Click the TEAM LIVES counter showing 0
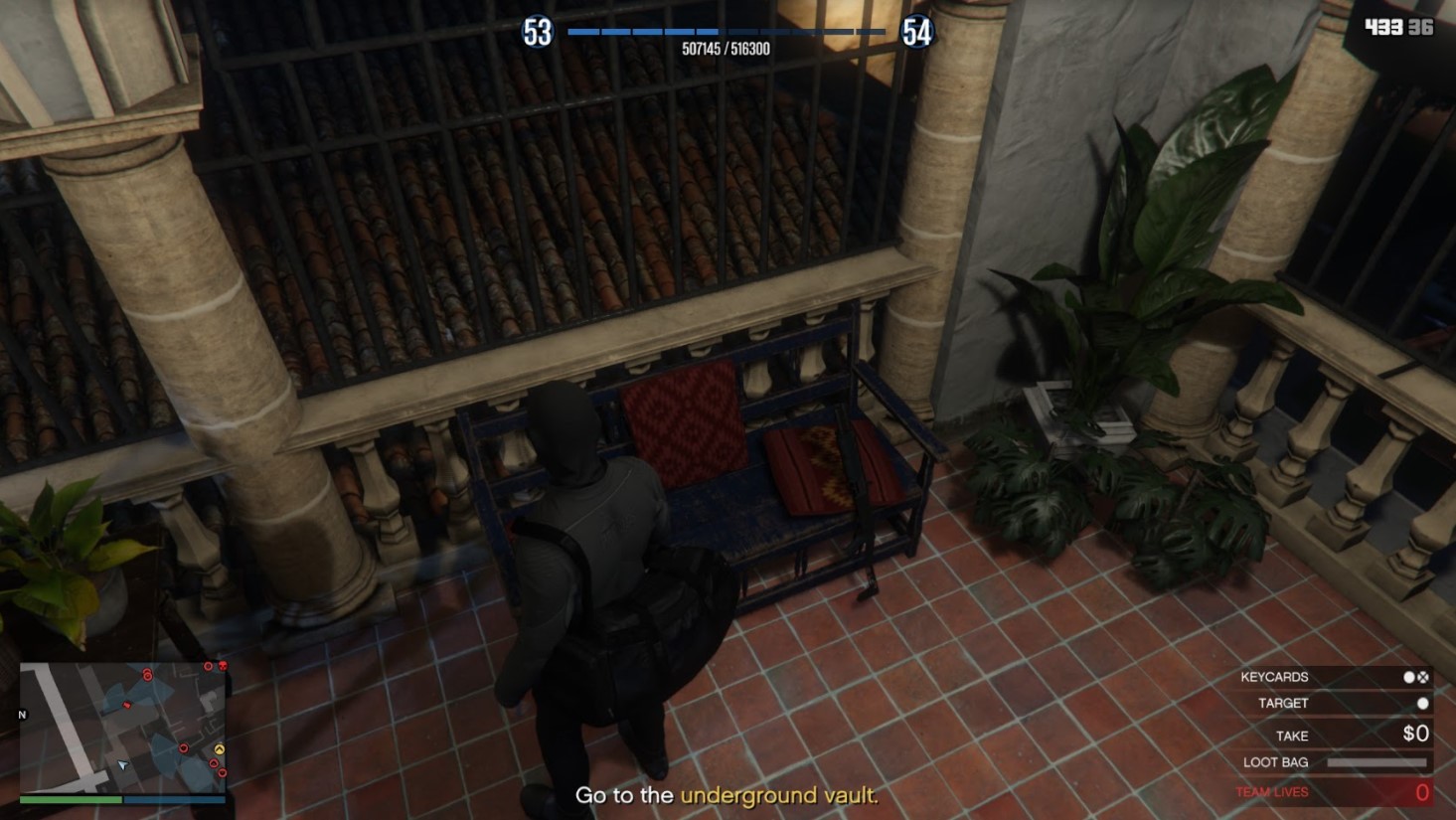The height and width of the screenshot is (820, 1456). [1423, 790]
